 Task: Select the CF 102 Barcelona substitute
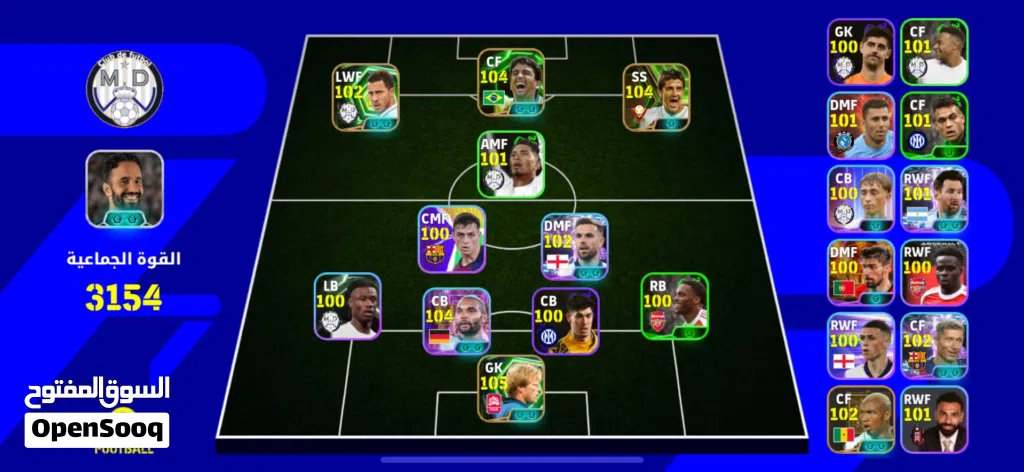click(934, 346)
